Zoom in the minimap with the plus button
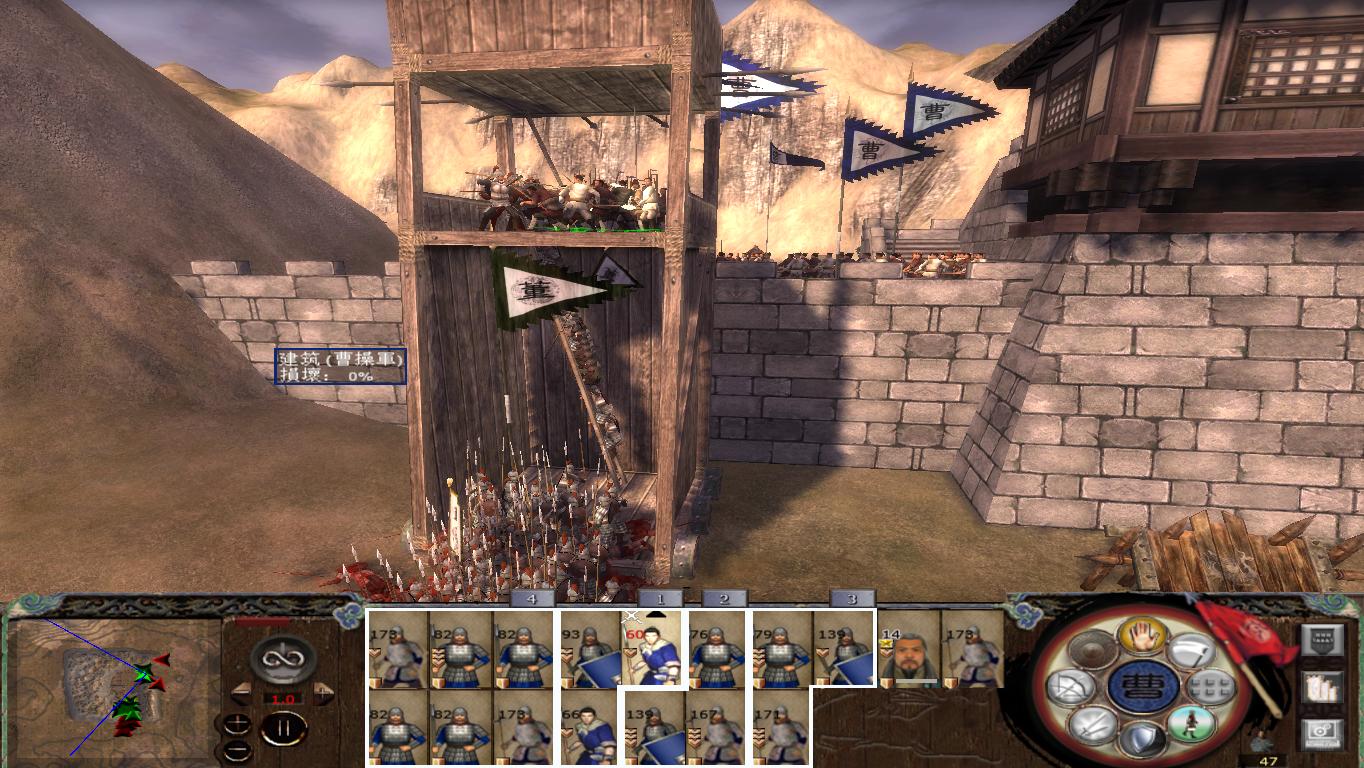Screen dimensions: 1364x768 [x=239, y=725]
